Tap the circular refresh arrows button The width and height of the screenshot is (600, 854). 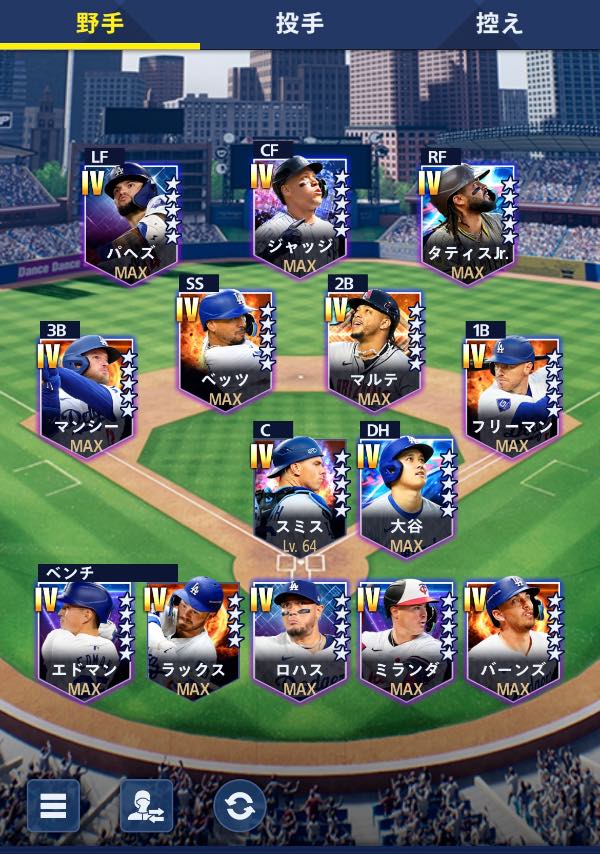coord(240,806)
